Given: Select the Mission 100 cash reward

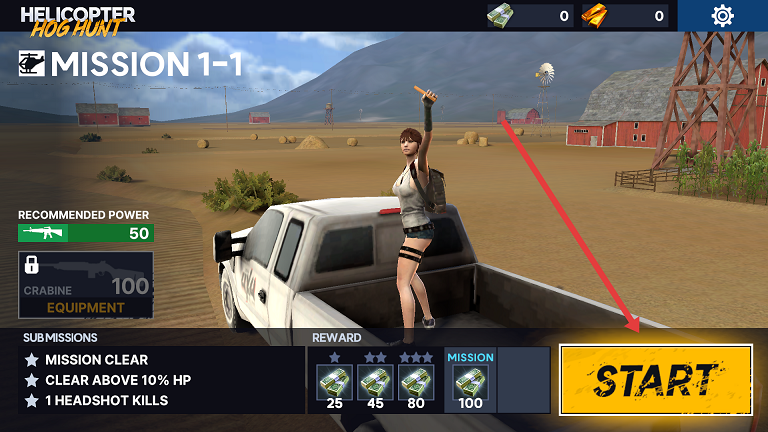Looking at the screenshot, I should [470, 381].
